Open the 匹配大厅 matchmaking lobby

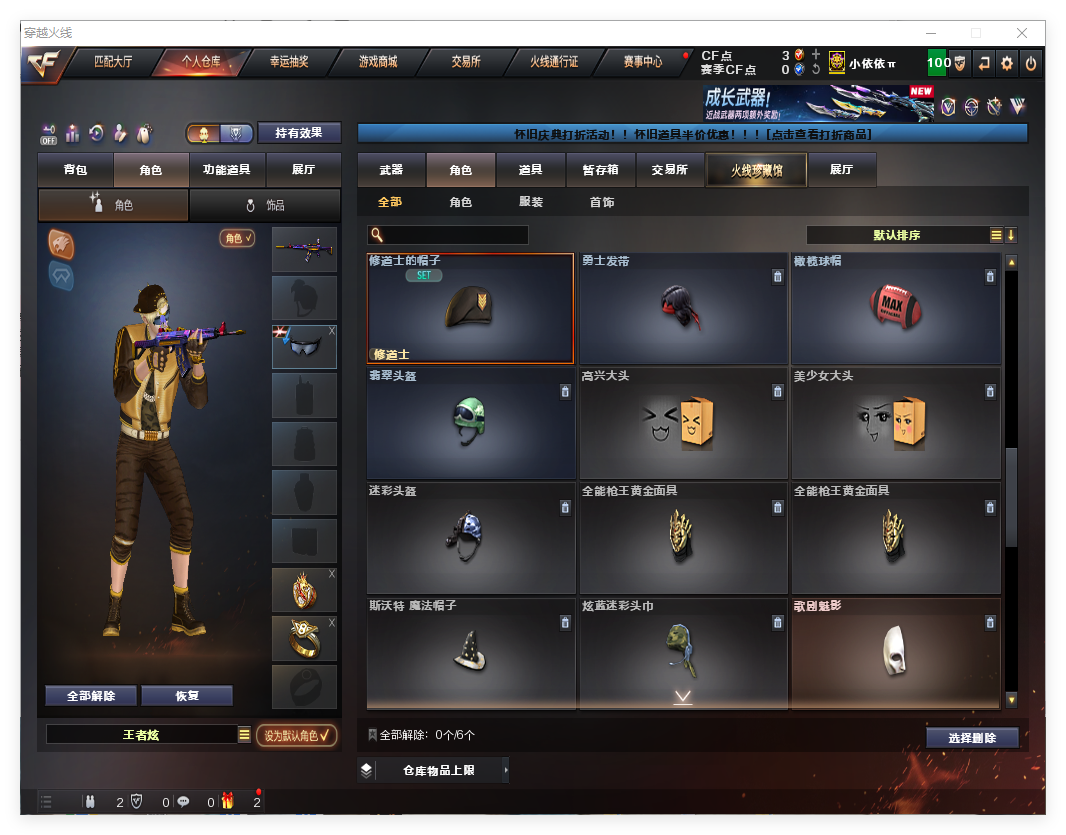click(x=113, y=61)
